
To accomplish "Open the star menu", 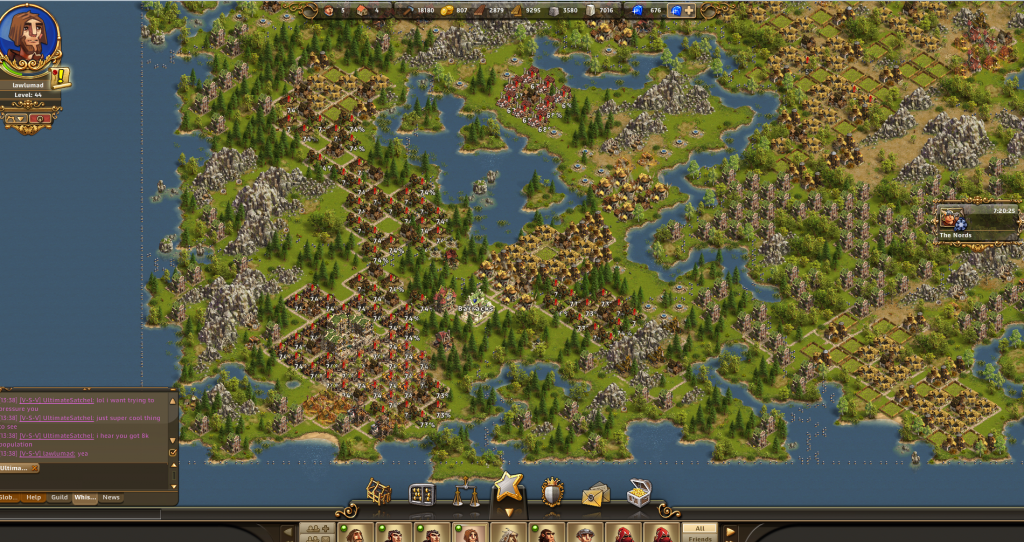I will (x=508, y=489).
